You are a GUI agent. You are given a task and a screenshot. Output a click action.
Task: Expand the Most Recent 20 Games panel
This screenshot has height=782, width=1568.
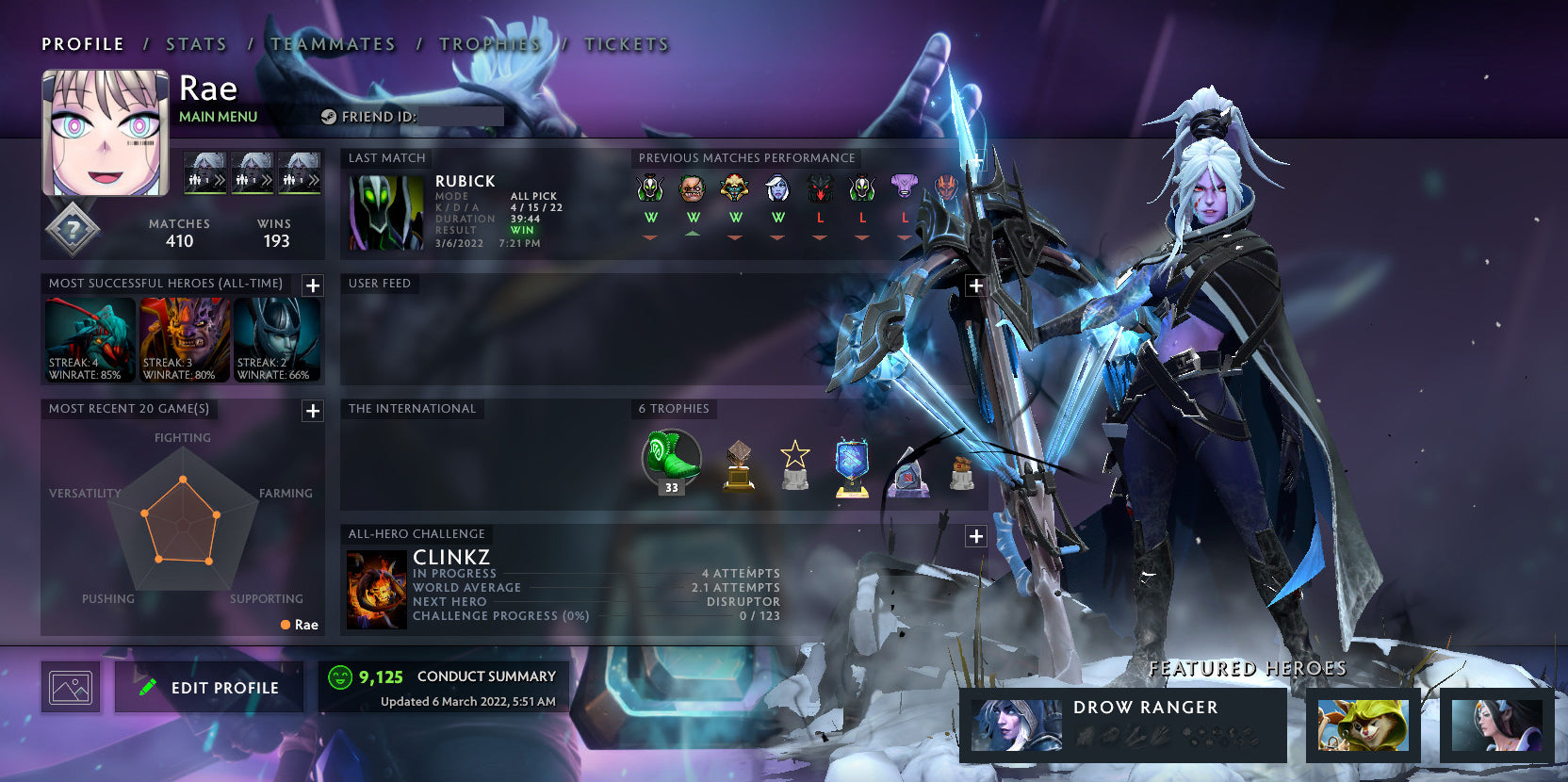coord(312,411)
